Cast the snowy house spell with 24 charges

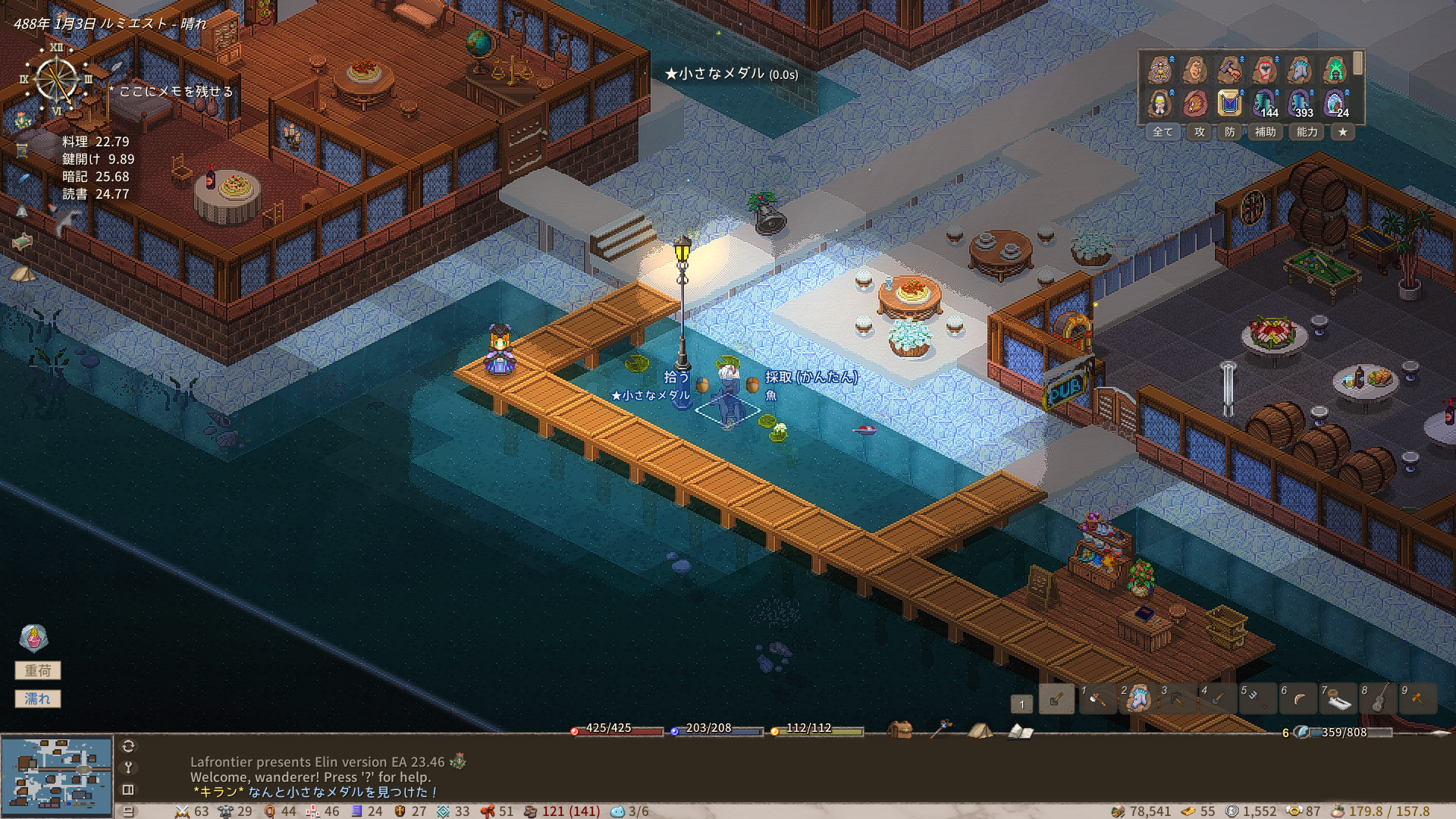[1335, 102]
